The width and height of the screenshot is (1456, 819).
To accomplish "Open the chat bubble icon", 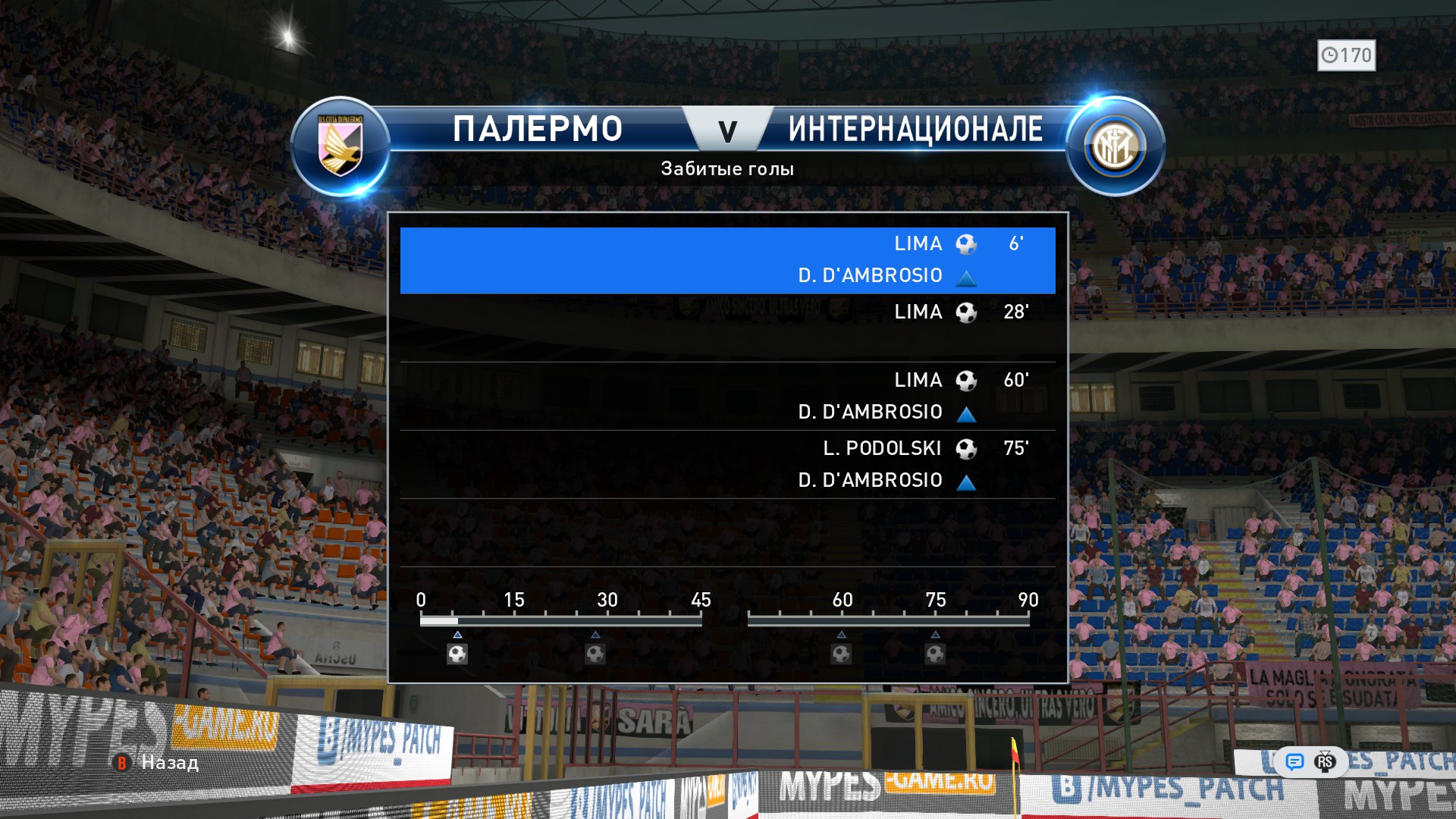I will [1294, 761].
